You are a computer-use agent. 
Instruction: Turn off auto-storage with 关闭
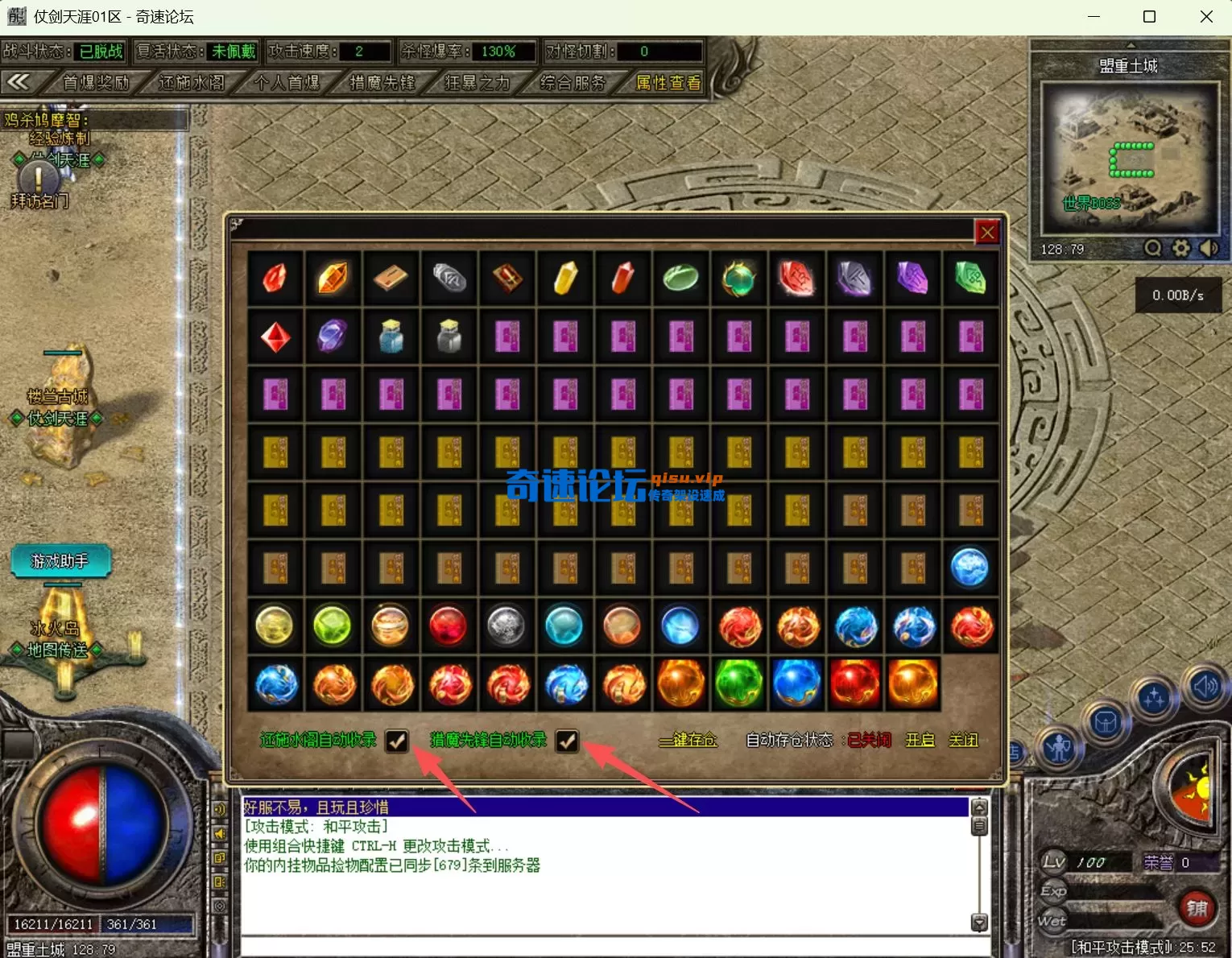(x=963, y=740)
